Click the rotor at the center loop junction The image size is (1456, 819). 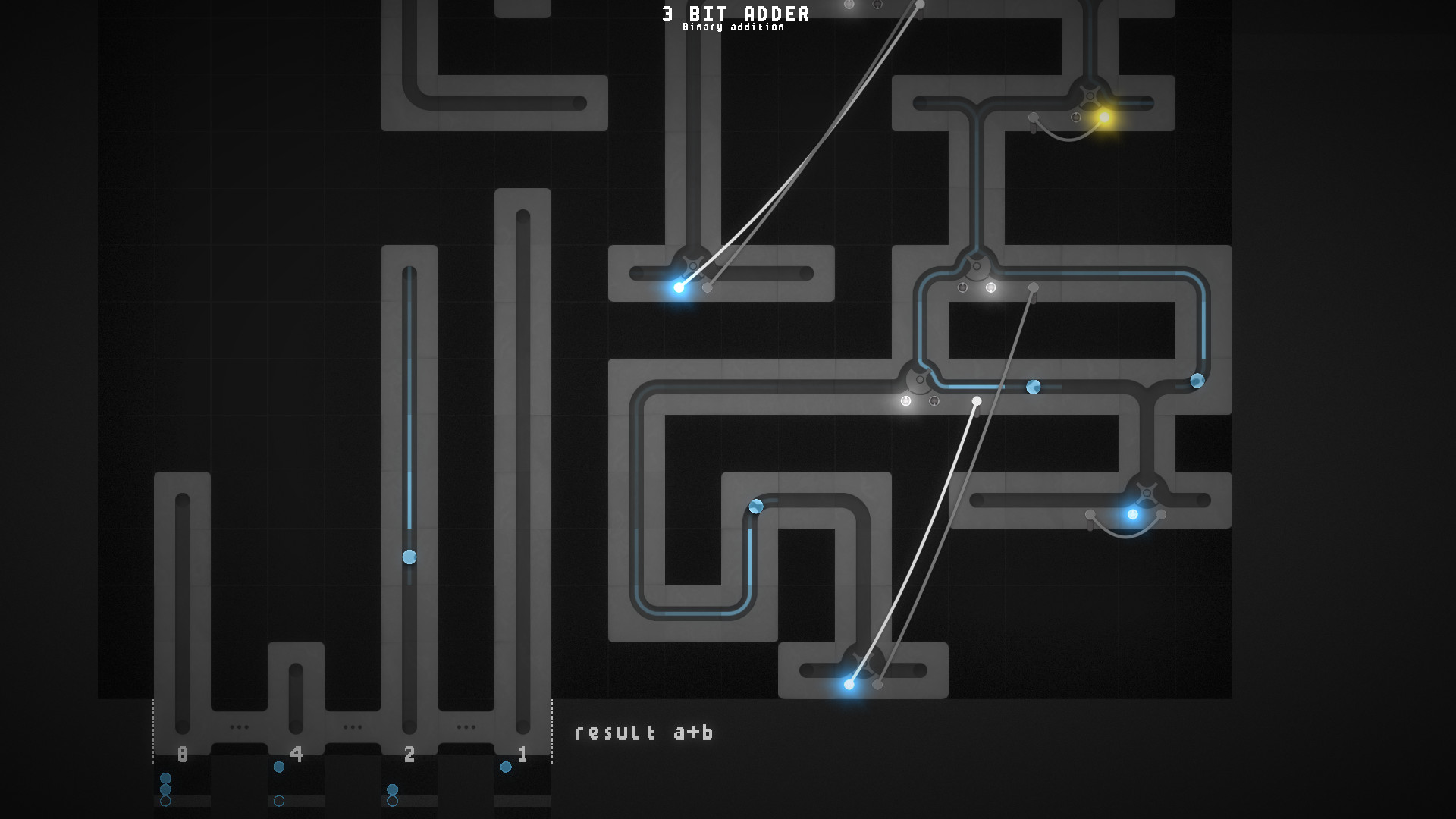918,379
